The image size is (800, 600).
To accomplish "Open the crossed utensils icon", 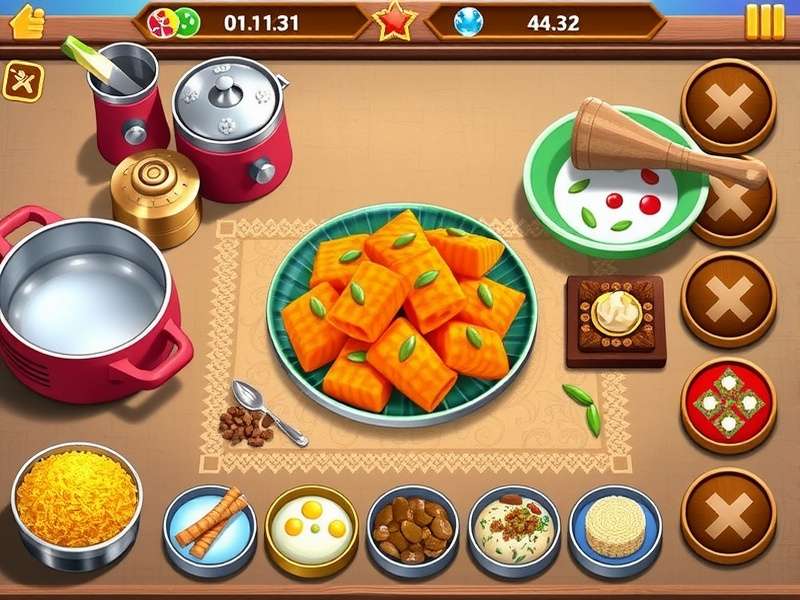I will click(22, 82).
